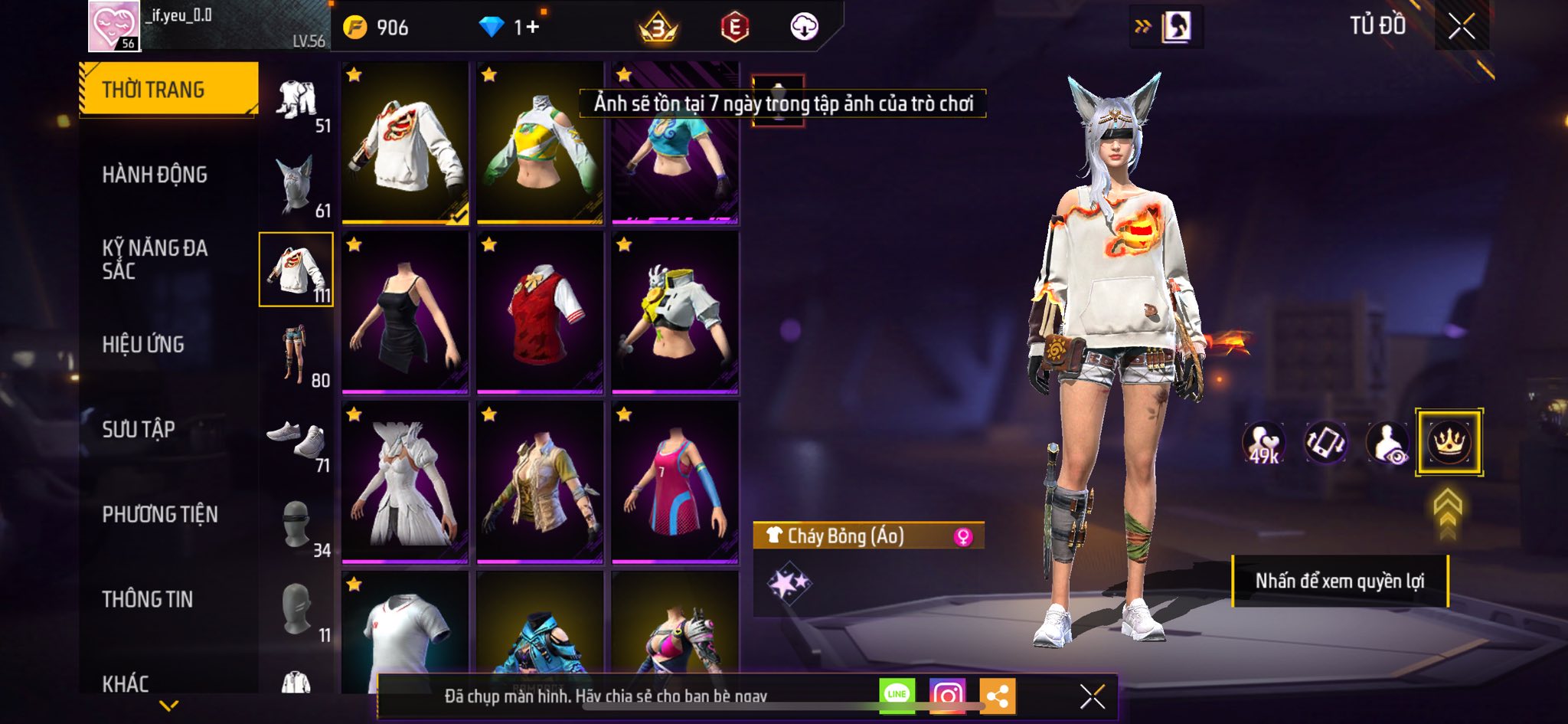Click the gold crown privileges icon
This screenshot has height=724, width=1568.
click(1449, 442)
